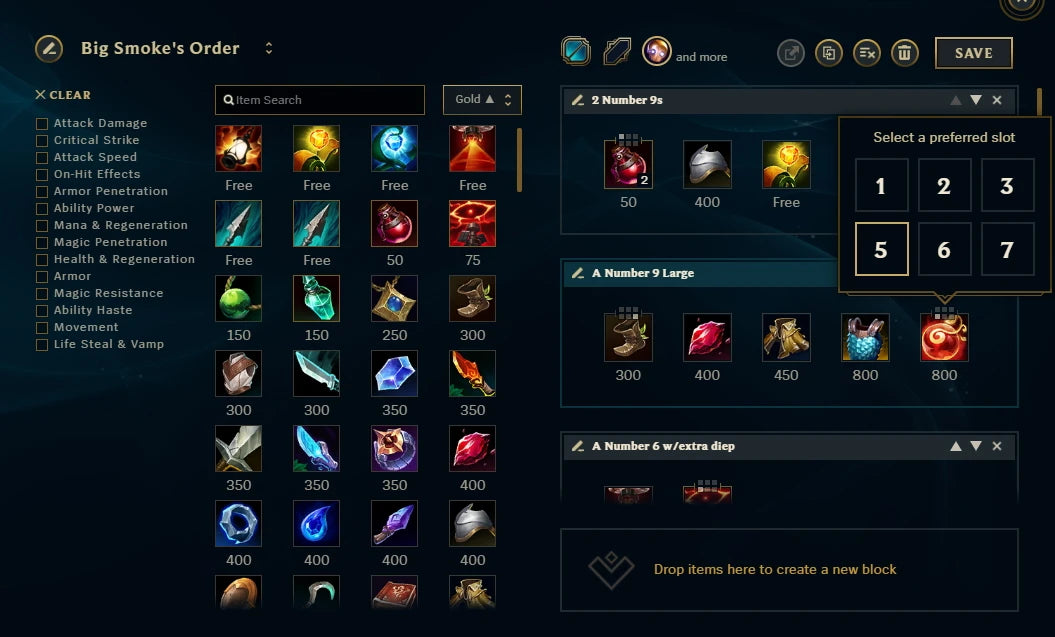Check the Life Steal & Vamp filter
1055x637 pixels.
click(42, 345)
